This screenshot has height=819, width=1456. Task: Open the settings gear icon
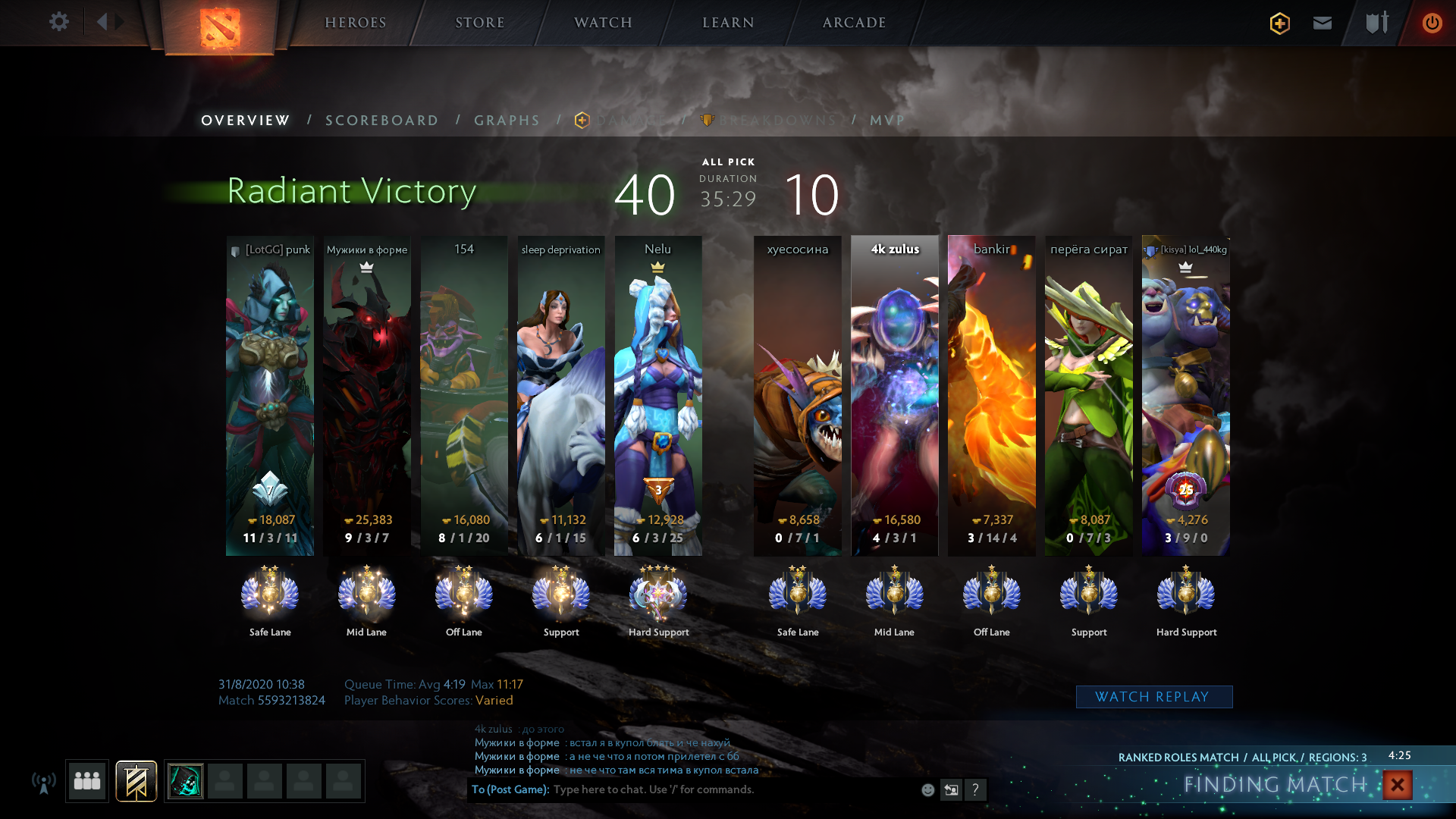point(59,22)
